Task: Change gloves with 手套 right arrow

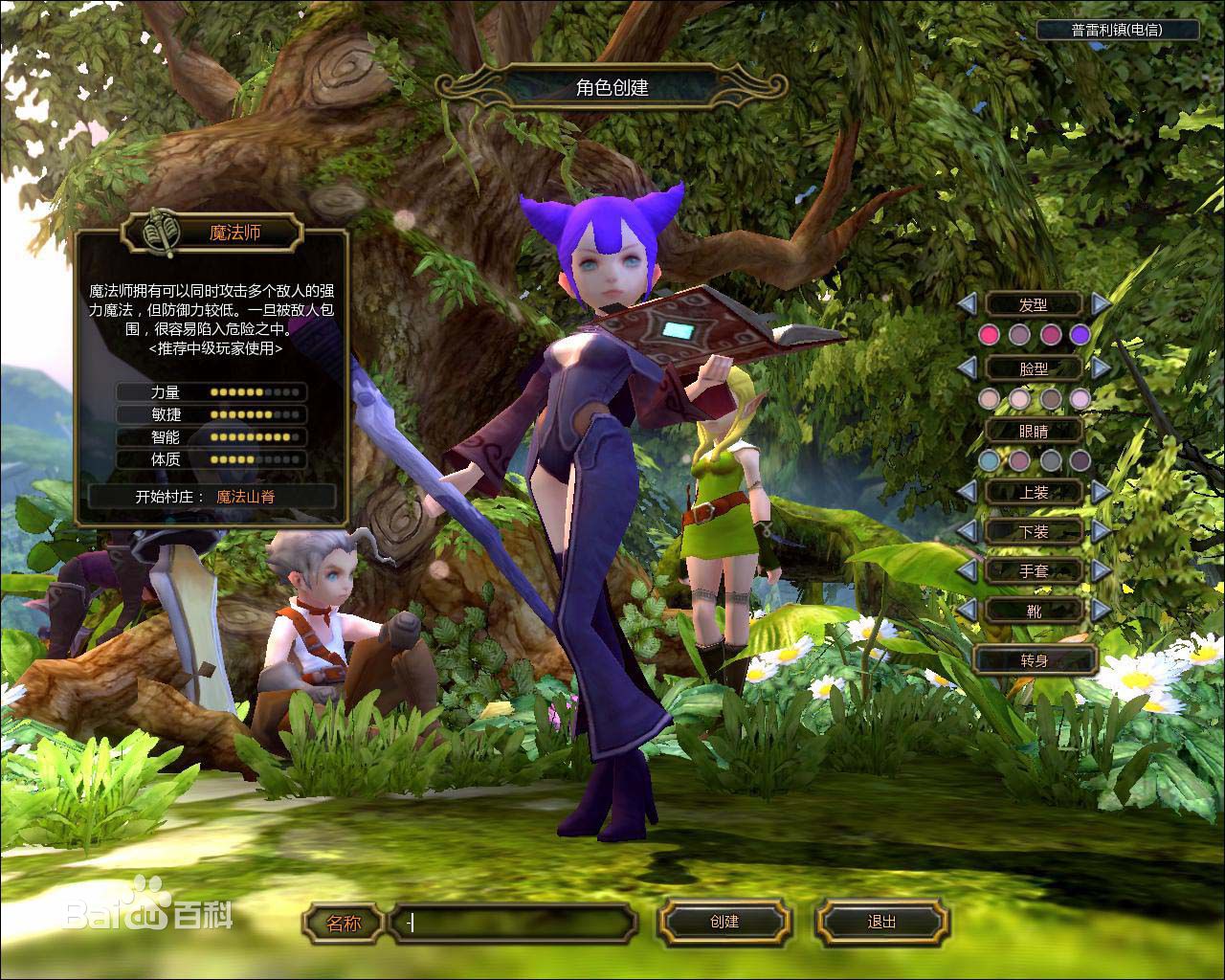Action: pos(1102,570)
